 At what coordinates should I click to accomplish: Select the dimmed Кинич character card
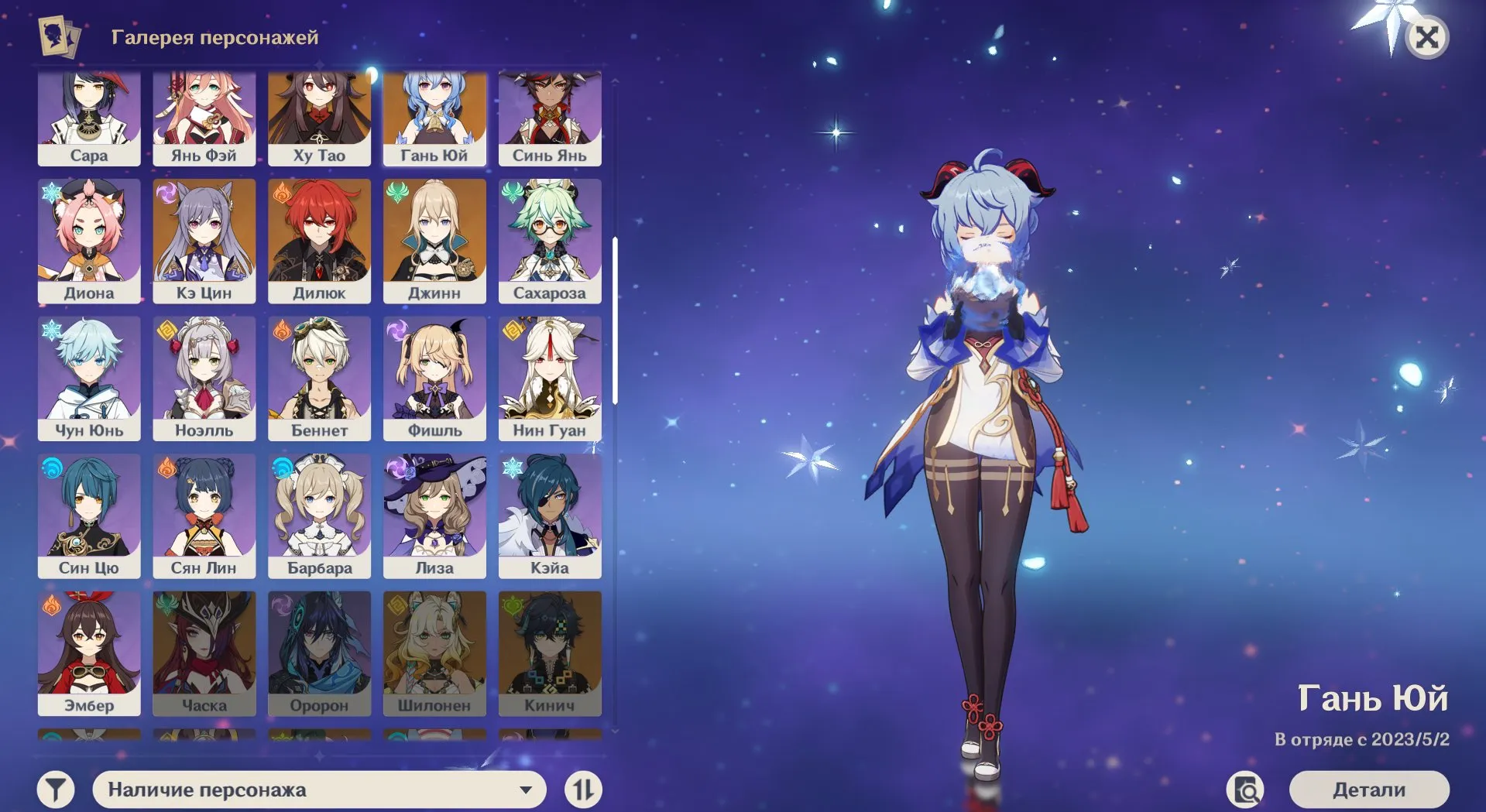click(550, 653)
